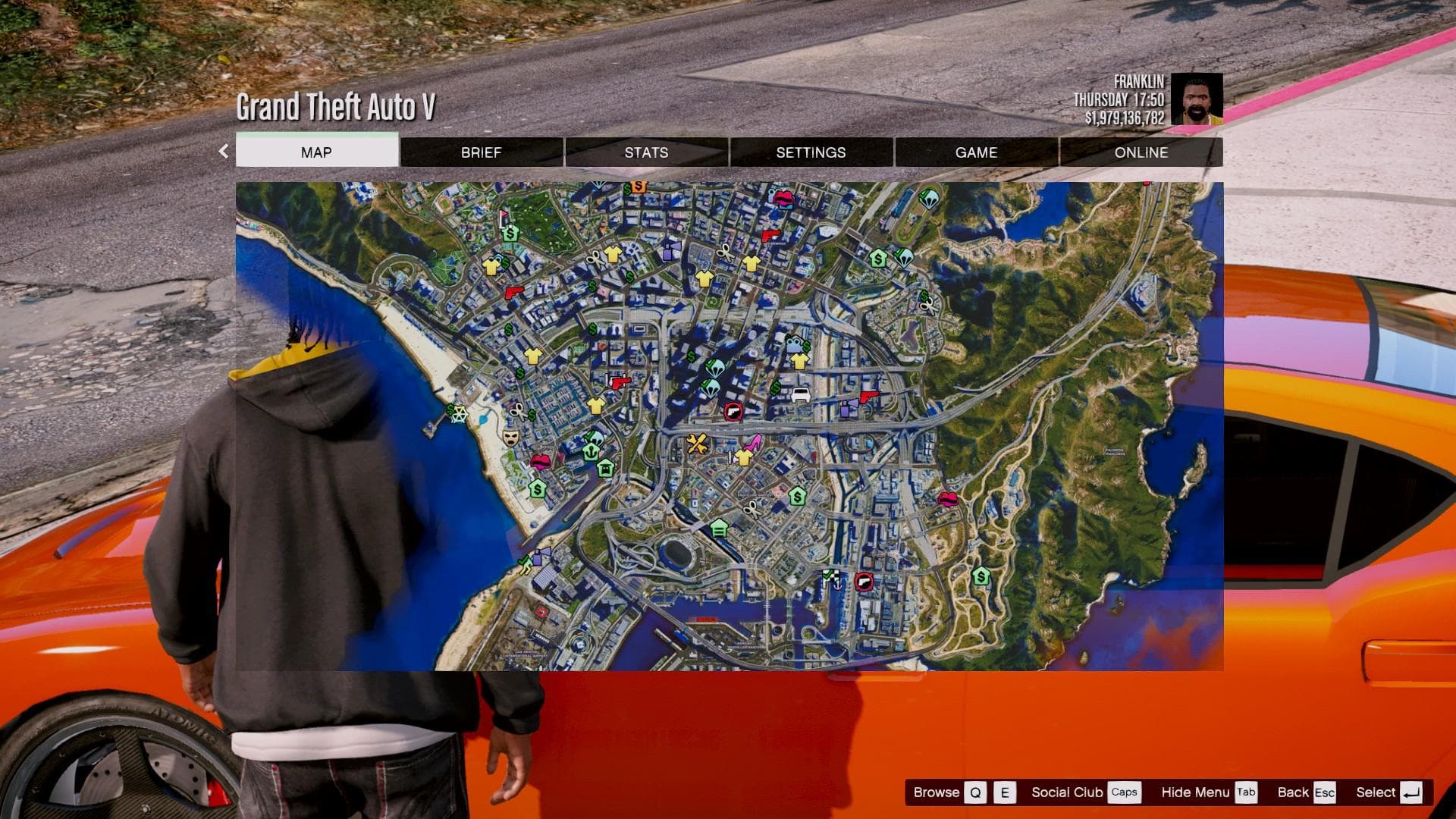Select the theater masks blip near Vespucci
Image resolution: width=1456 pixels, height=819 pixels.
click(510, 438)
